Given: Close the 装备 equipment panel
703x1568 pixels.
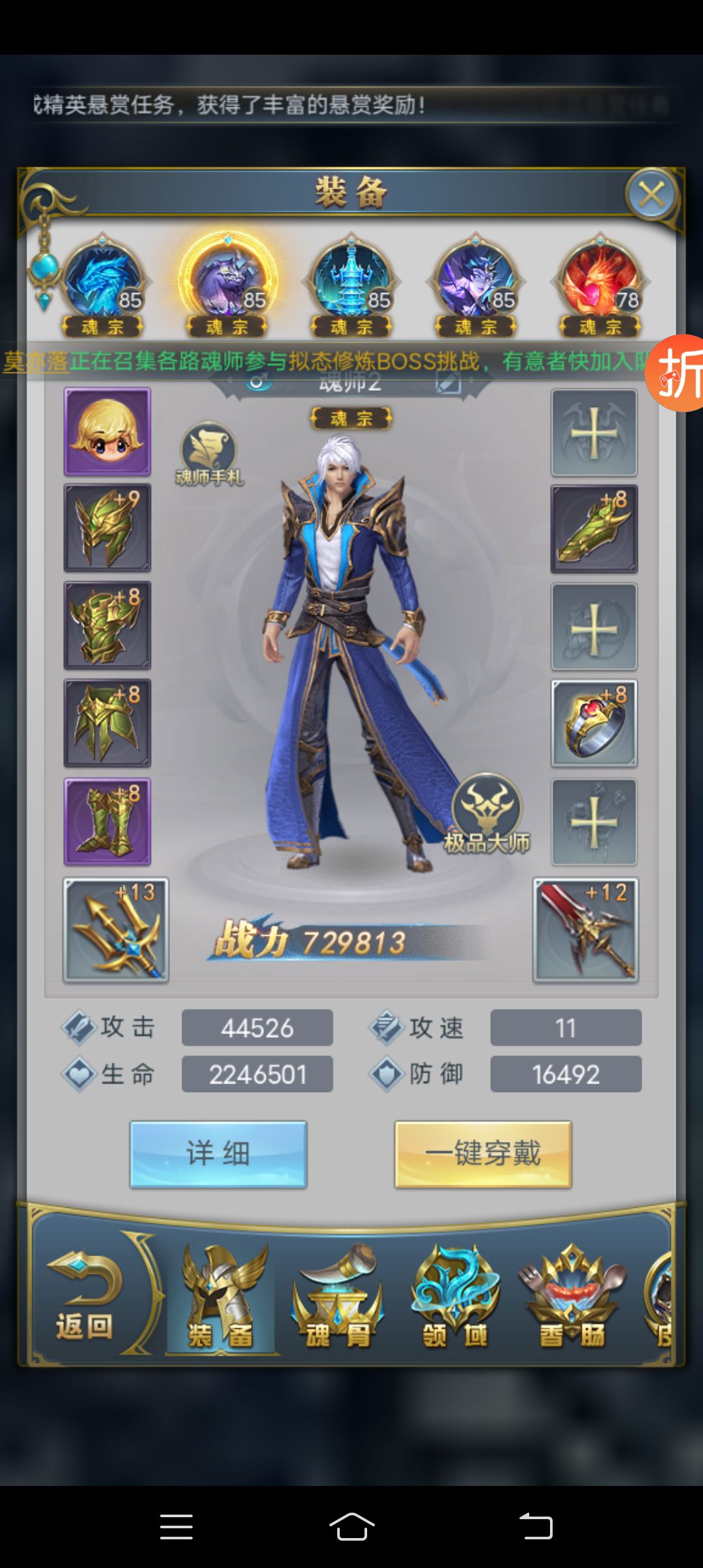Looking at the screenshot, I should 651,194.
